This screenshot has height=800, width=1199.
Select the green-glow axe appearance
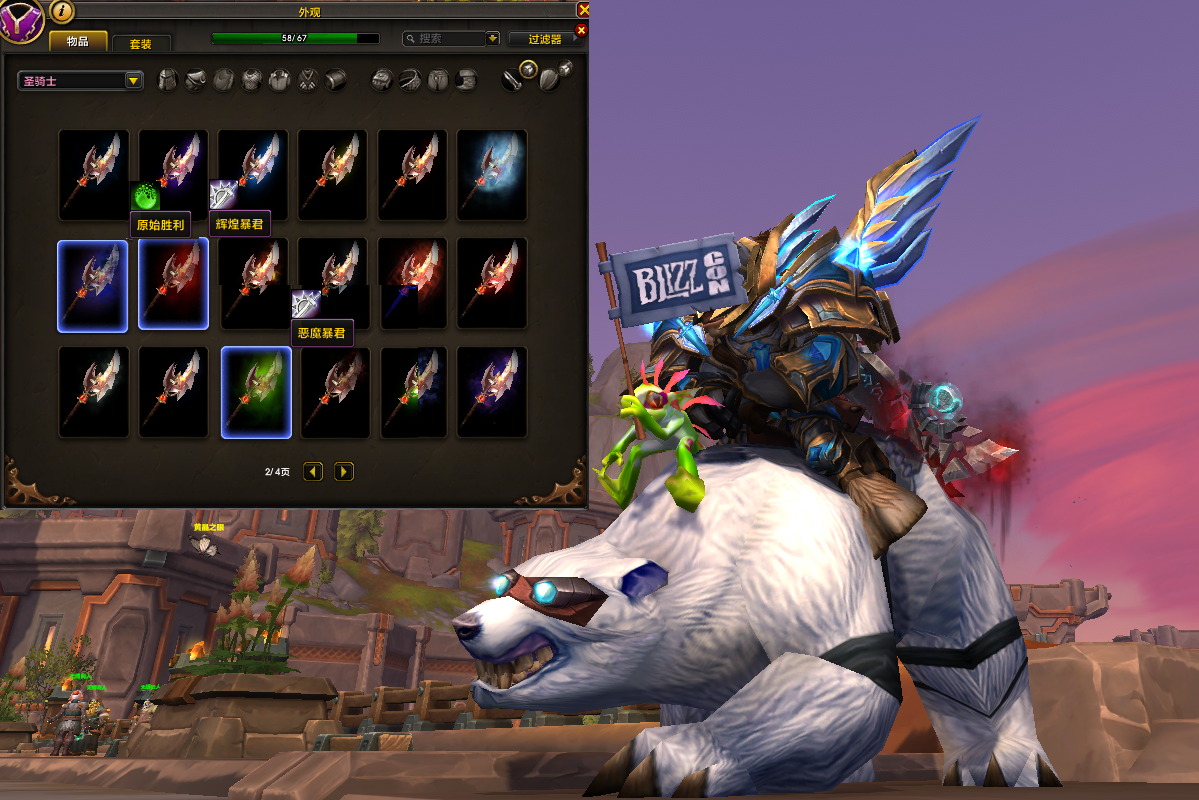click(256, 392)
